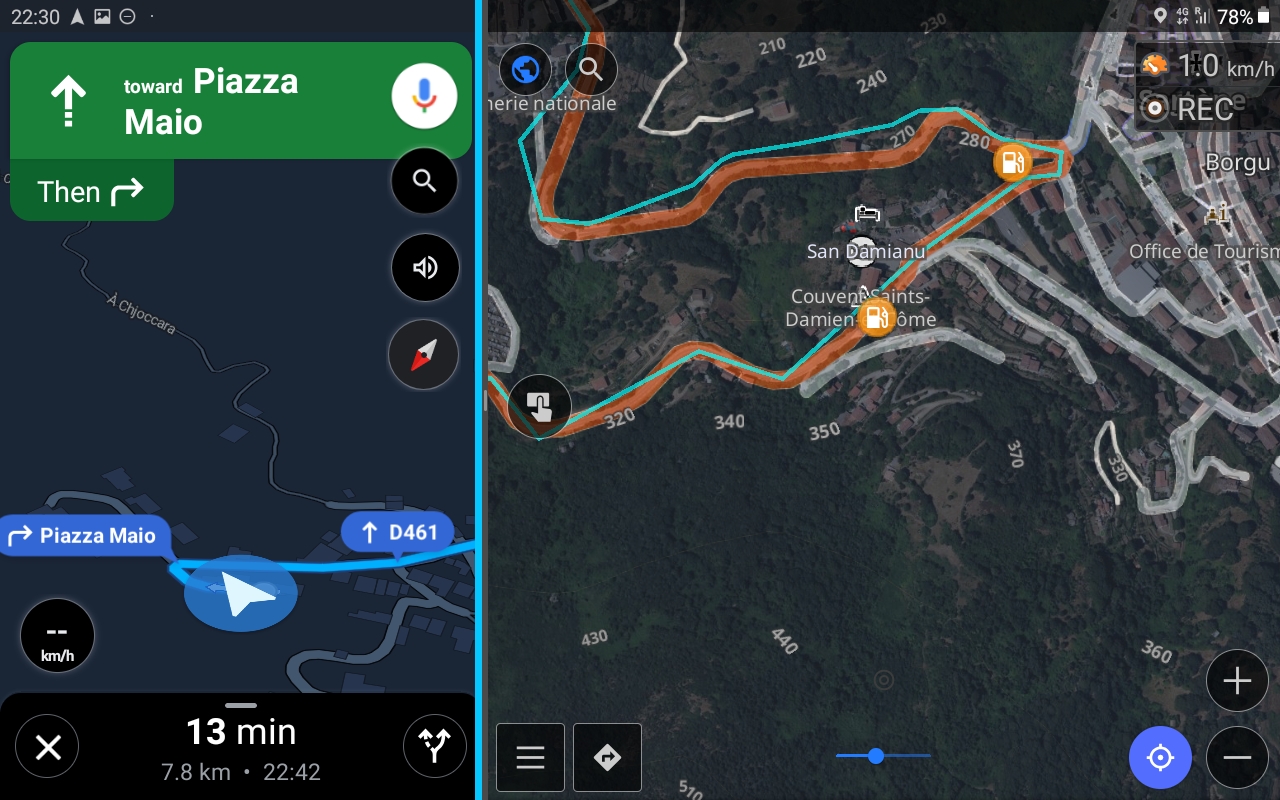
Task: Open the hamburger menu button
Action: coord(530,757)
